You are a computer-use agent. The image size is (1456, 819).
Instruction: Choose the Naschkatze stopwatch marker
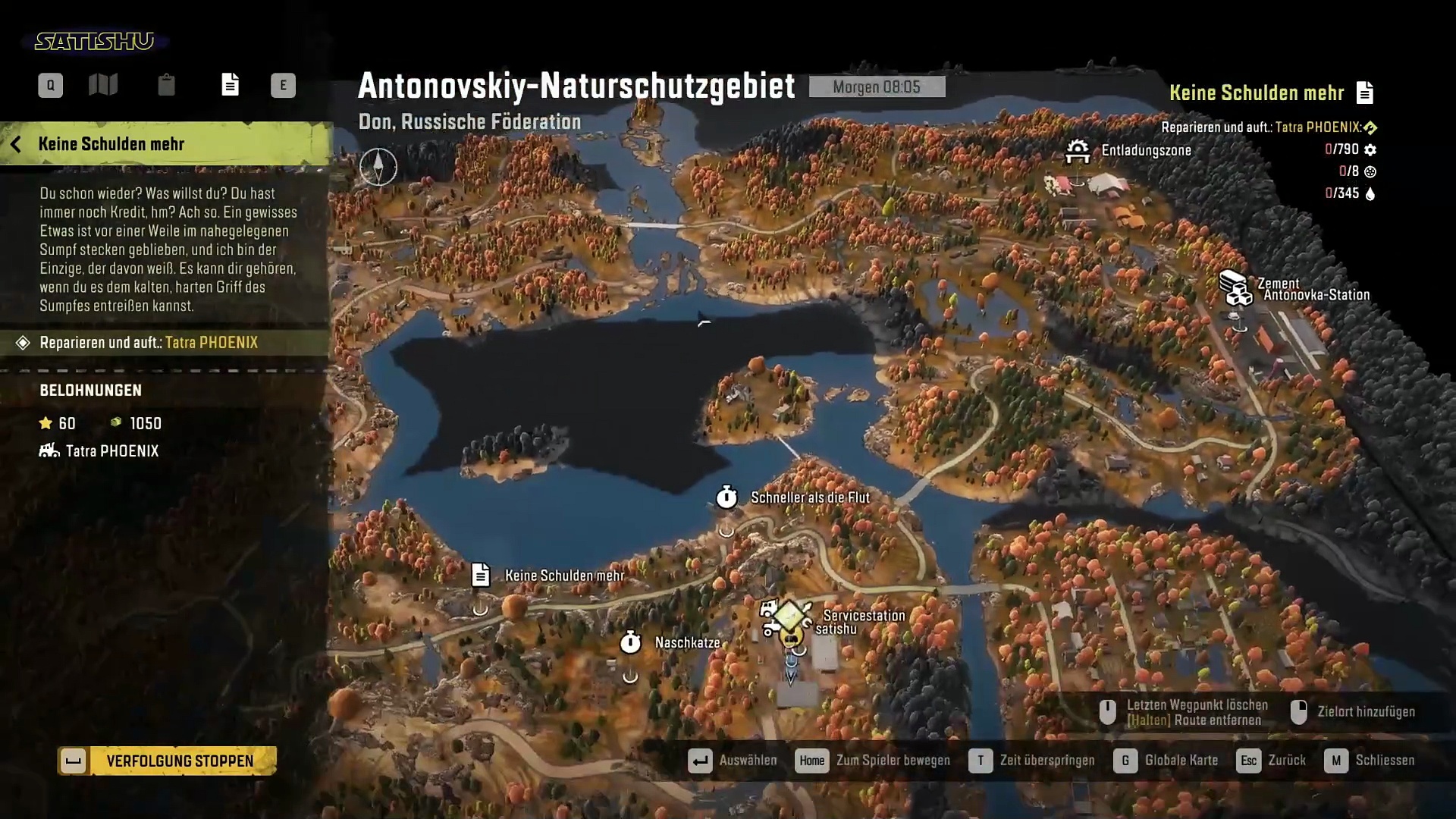tap(630, 643)
